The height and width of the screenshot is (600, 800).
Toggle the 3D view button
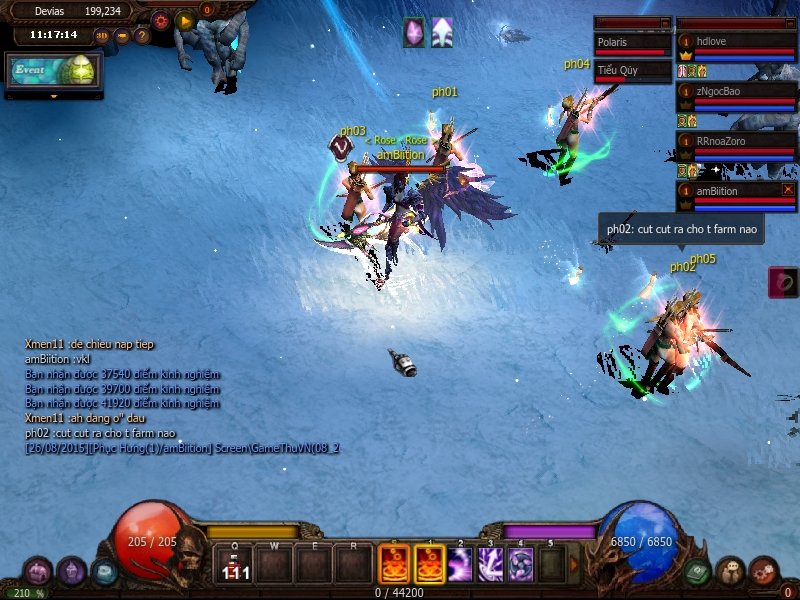102,36
